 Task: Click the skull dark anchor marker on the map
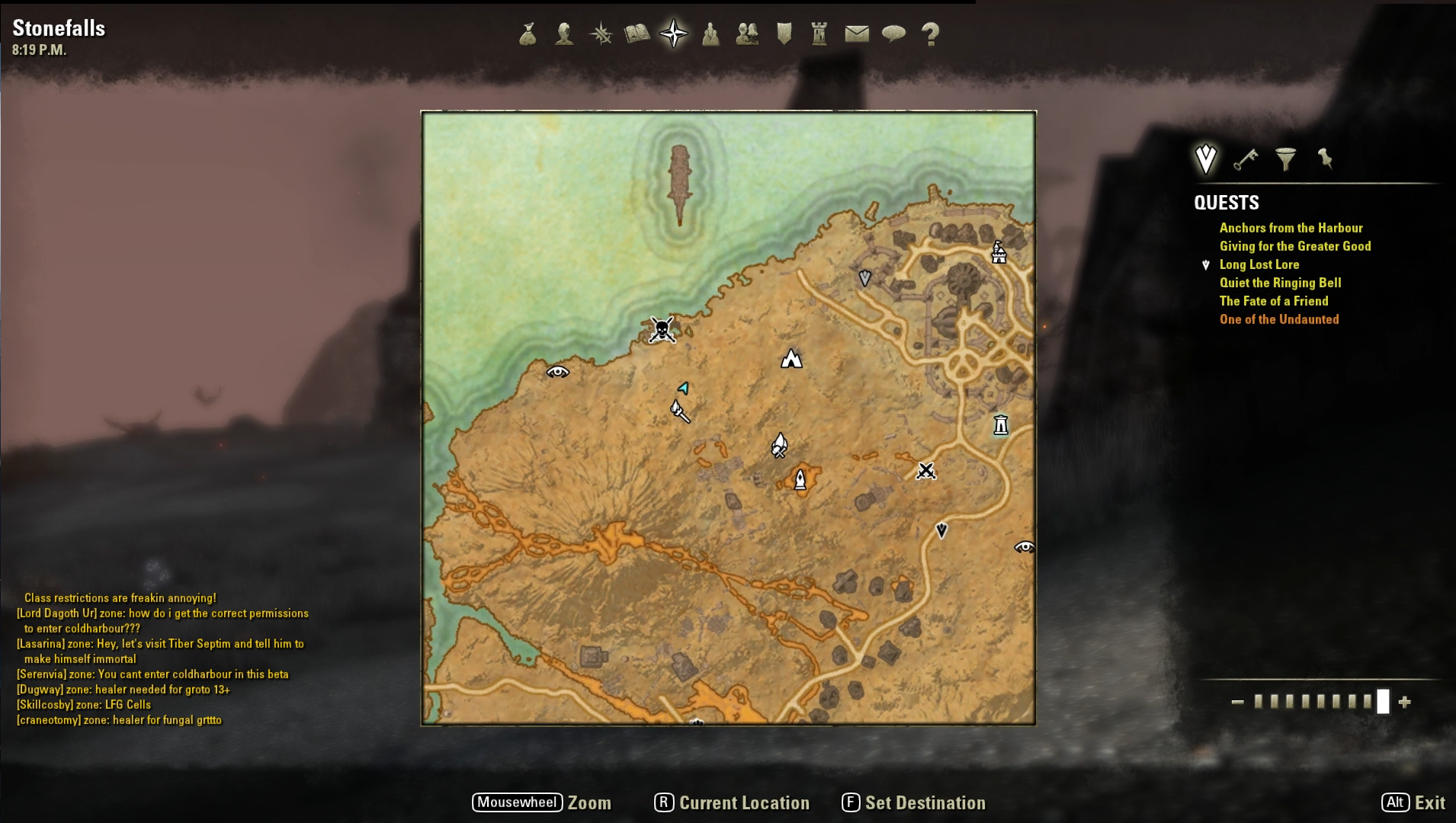click(x=660, y=331)
